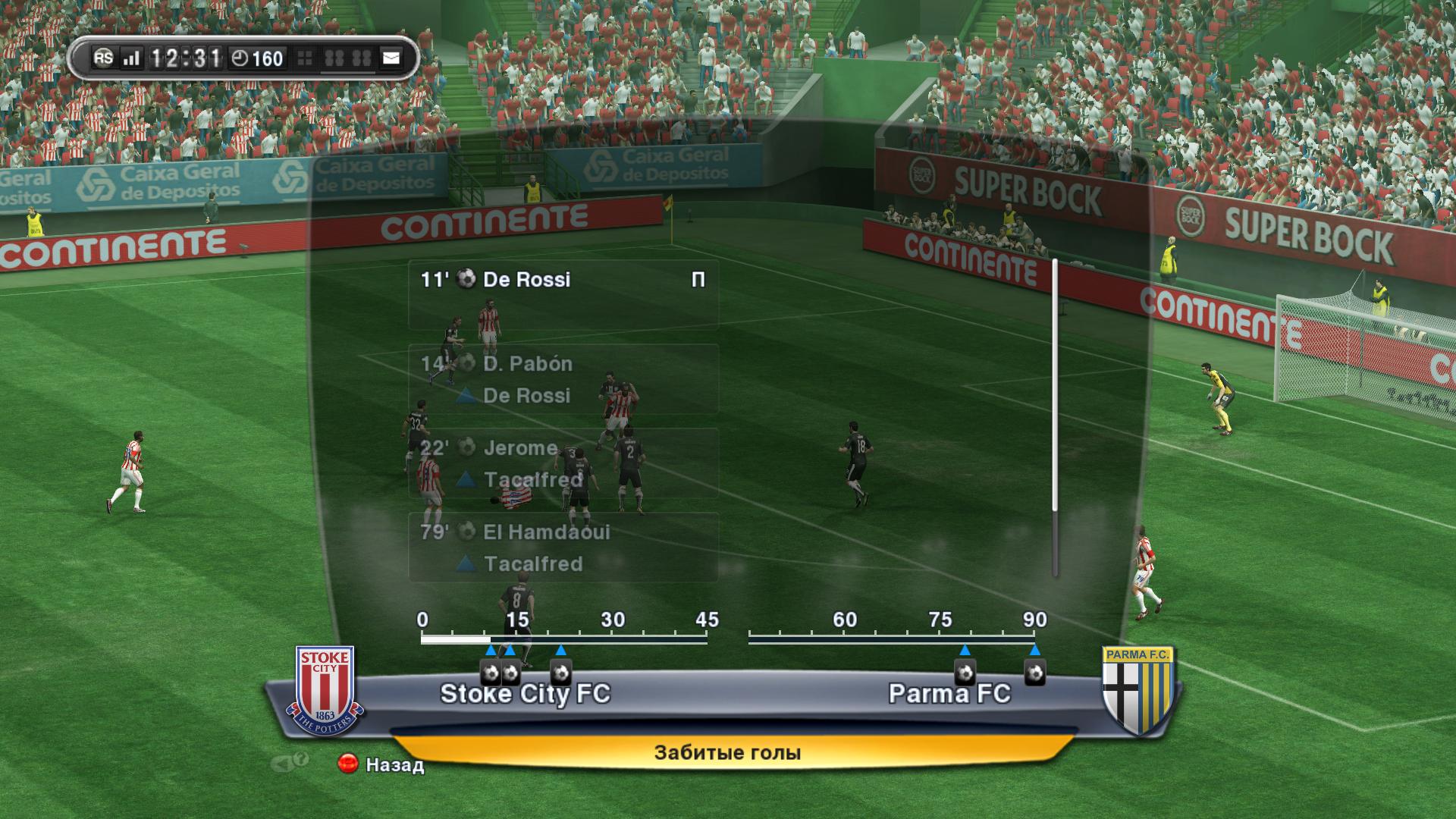Choose the 90-minute goal marker on the timeline
Screen dimensions: 1456x819
coord(1035,673)
